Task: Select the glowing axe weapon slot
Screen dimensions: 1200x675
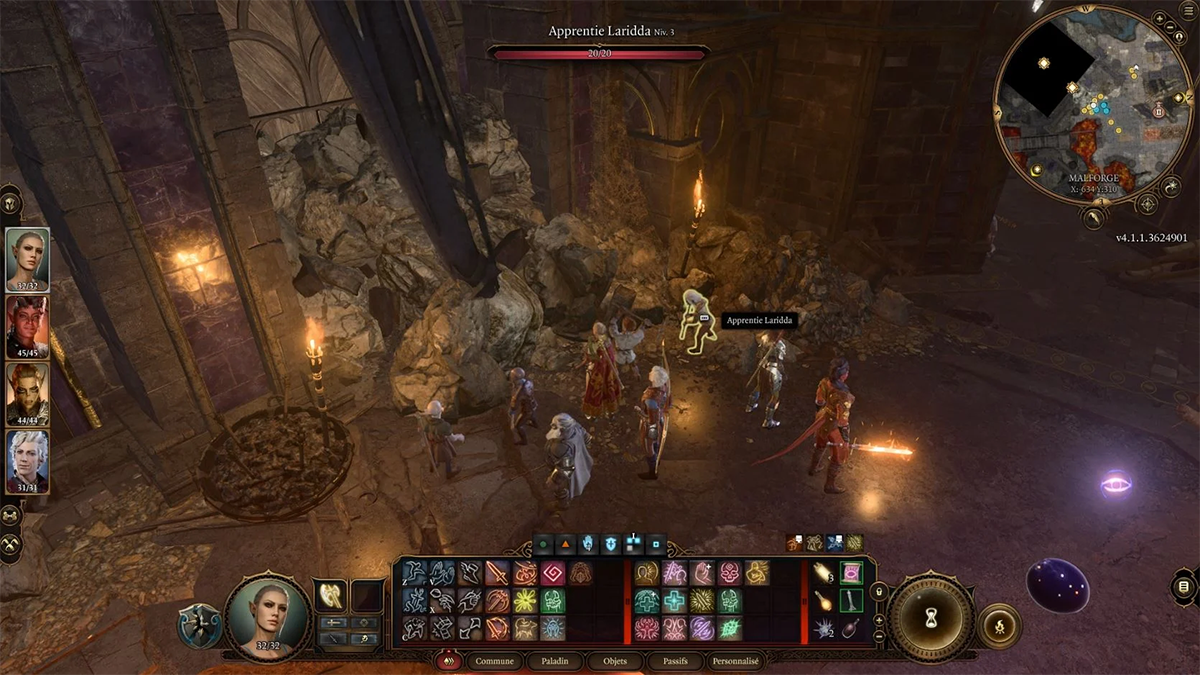Action: pos(330,594)
